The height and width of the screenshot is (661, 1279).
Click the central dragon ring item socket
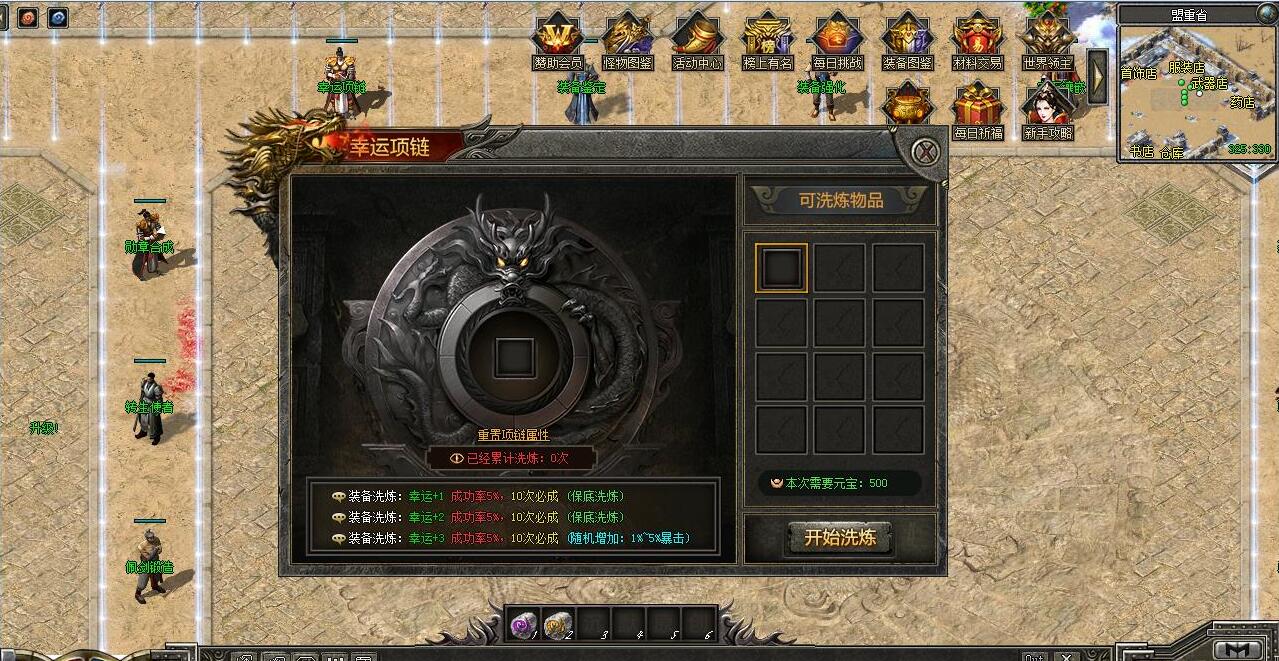coord(514,357)
